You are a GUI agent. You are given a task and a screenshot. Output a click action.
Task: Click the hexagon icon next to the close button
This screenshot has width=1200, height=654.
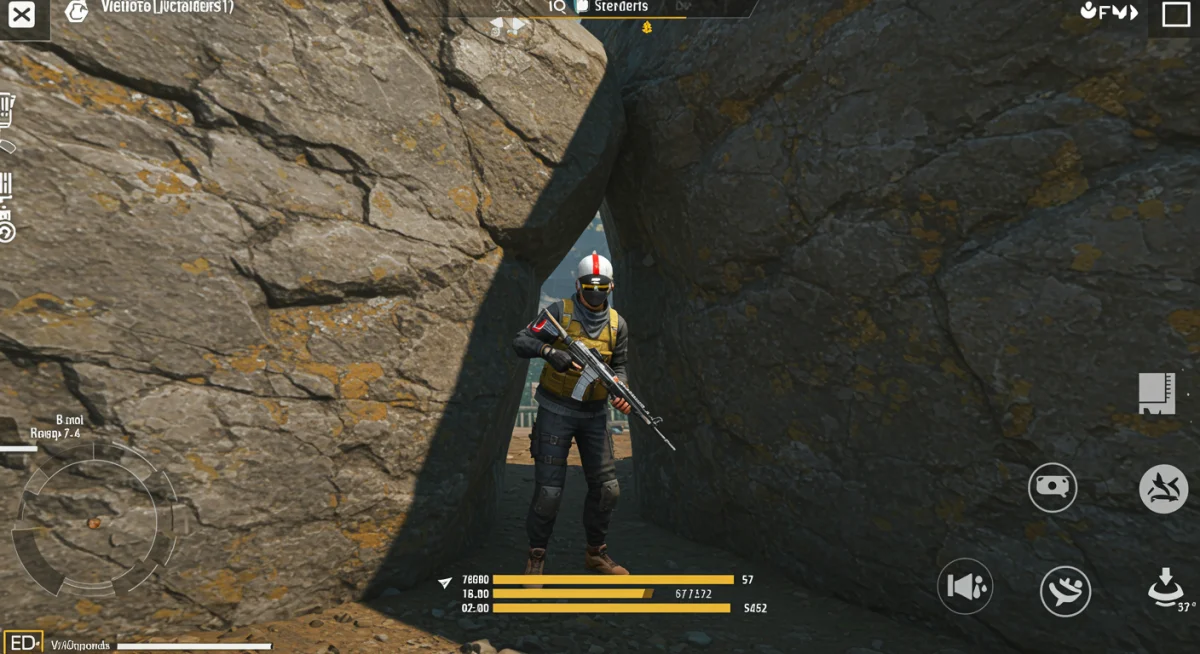[76, 11]
